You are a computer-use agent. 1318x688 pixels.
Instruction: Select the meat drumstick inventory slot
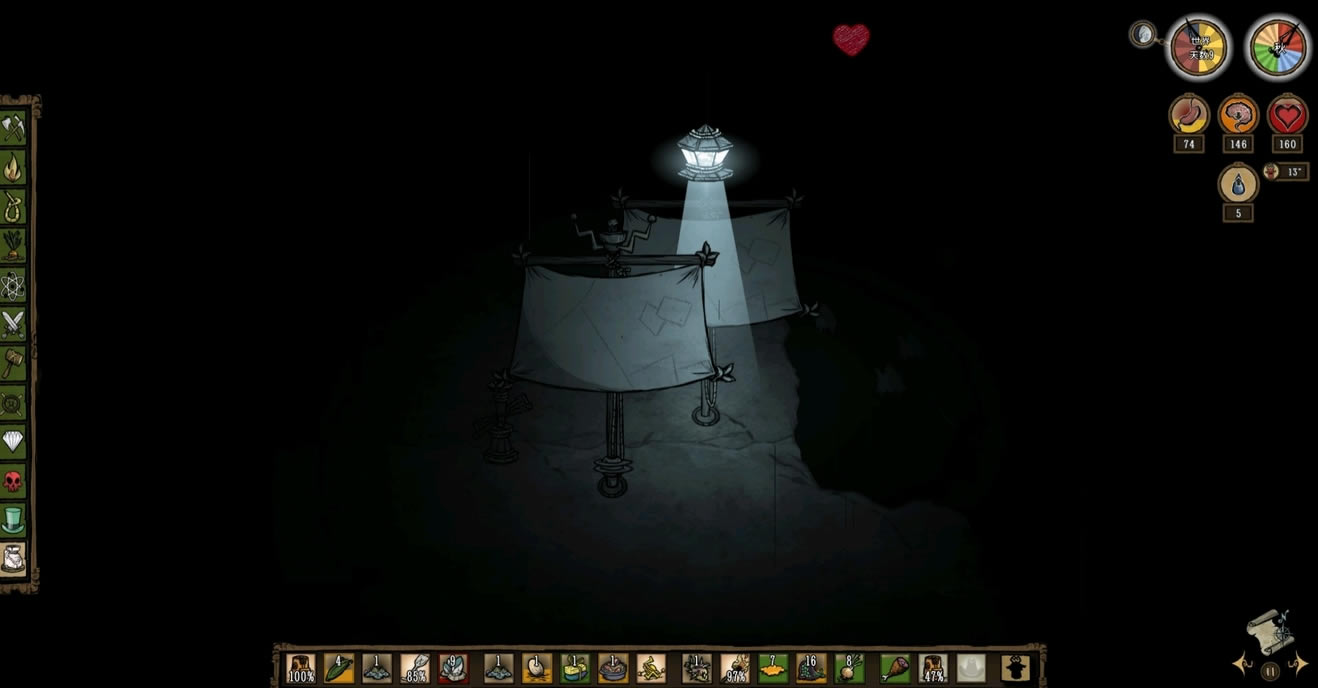[x=896, y=668]
